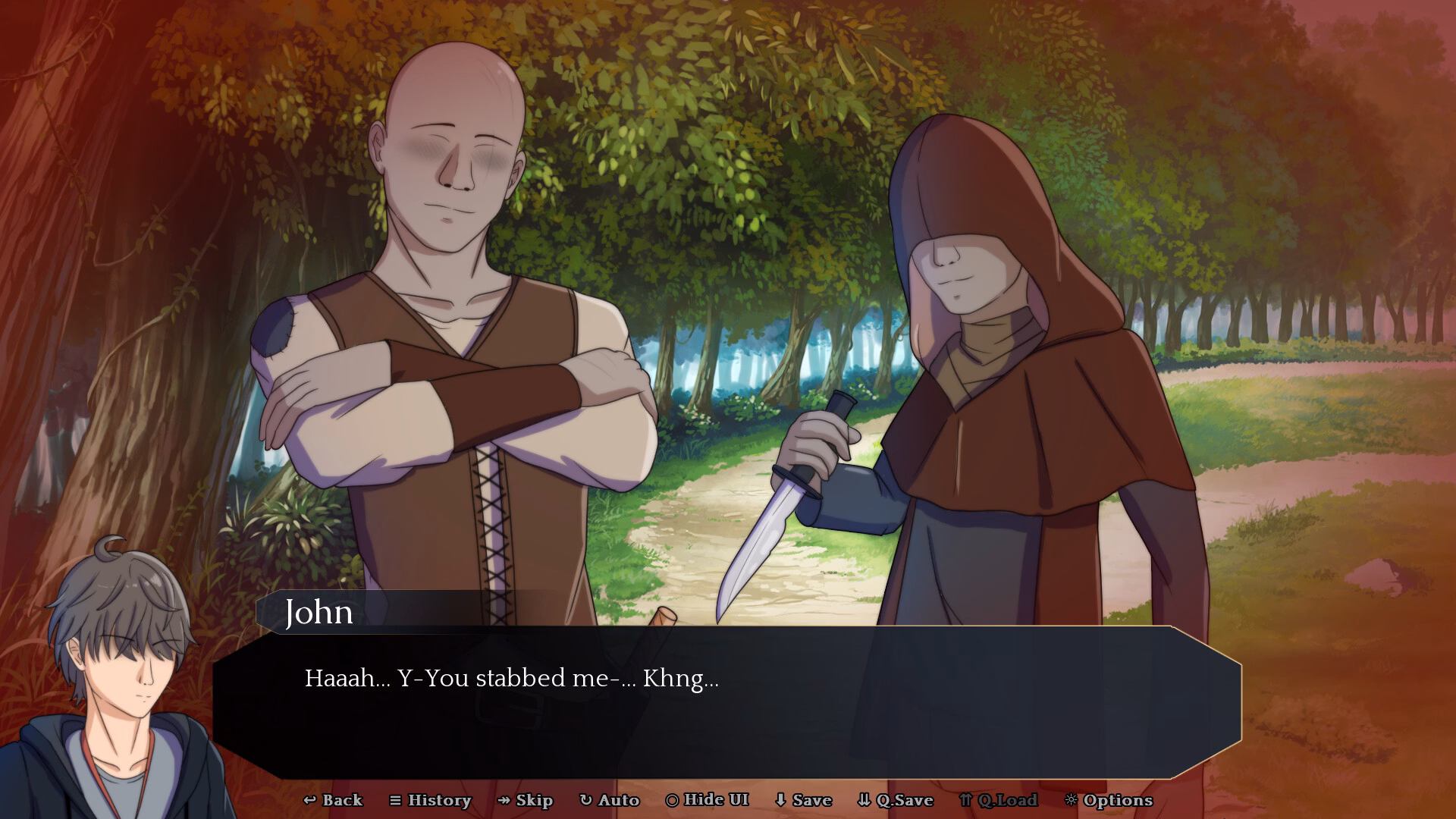Toggle Auto reading mode on
This screenshot has width=1456, height=819.
tap(611, 800)
